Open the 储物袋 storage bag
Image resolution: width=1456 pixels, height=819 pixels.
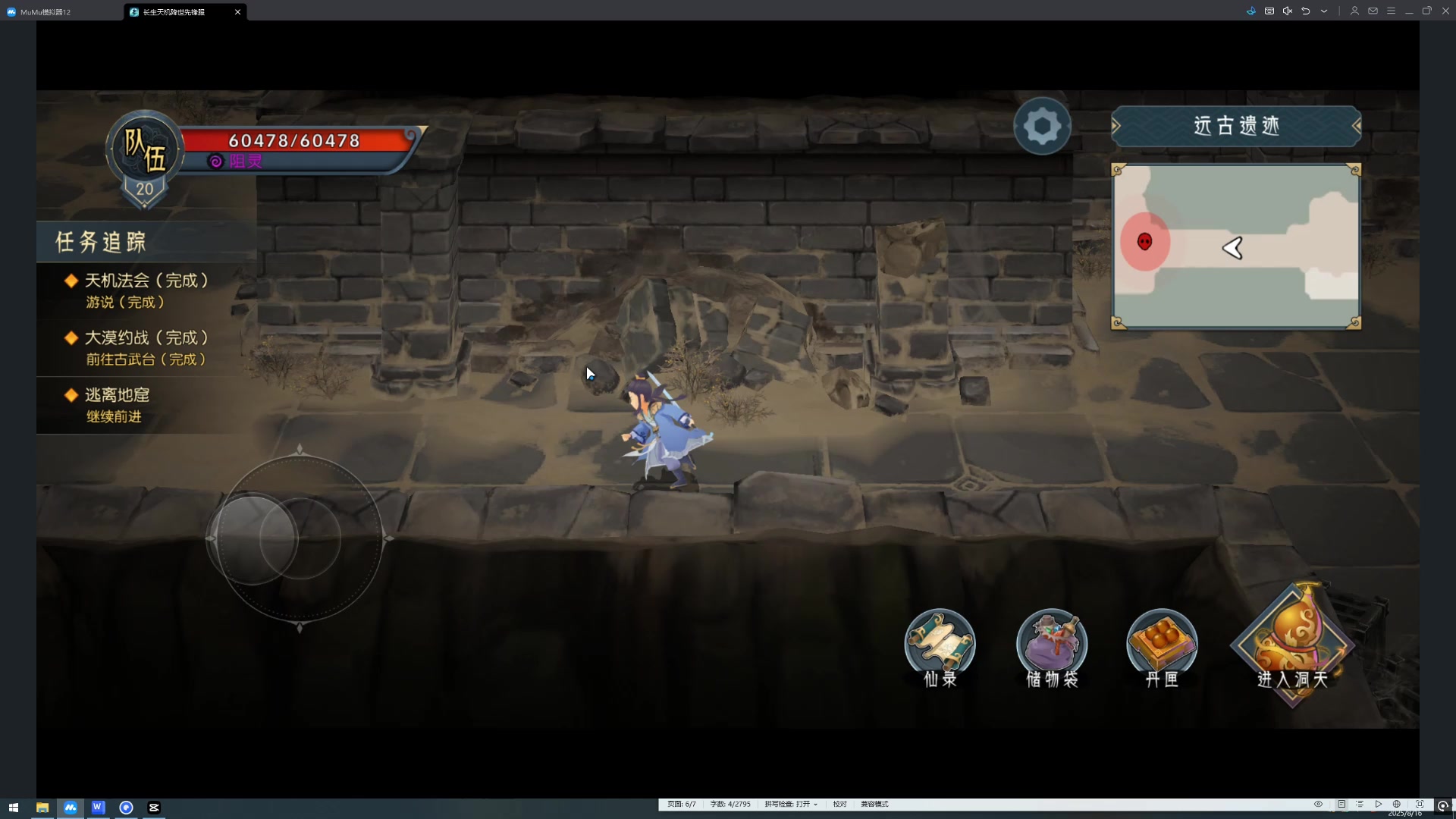point(1052,649)
